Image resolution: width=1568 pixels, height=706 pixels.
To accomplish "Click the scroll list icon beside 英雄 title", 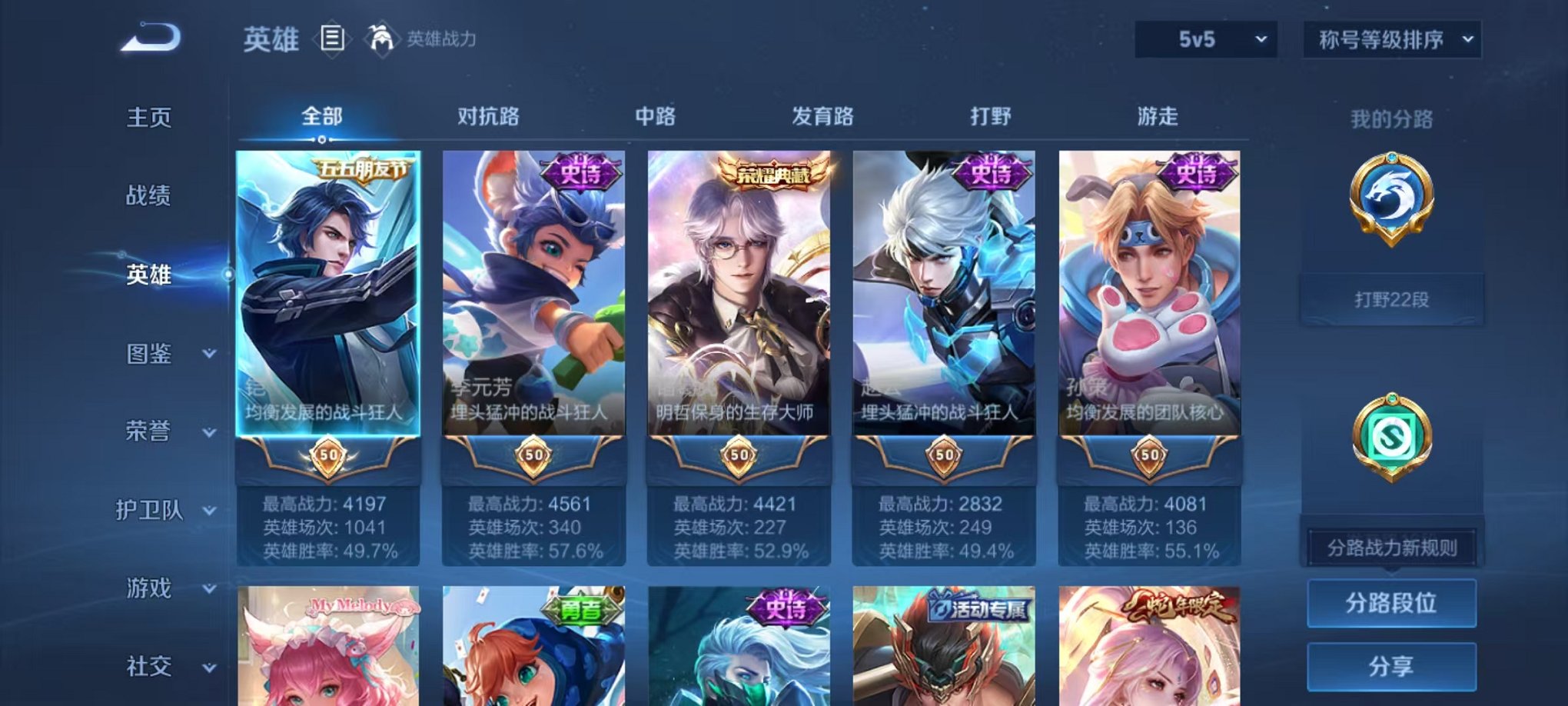I will tap(331, 37).
